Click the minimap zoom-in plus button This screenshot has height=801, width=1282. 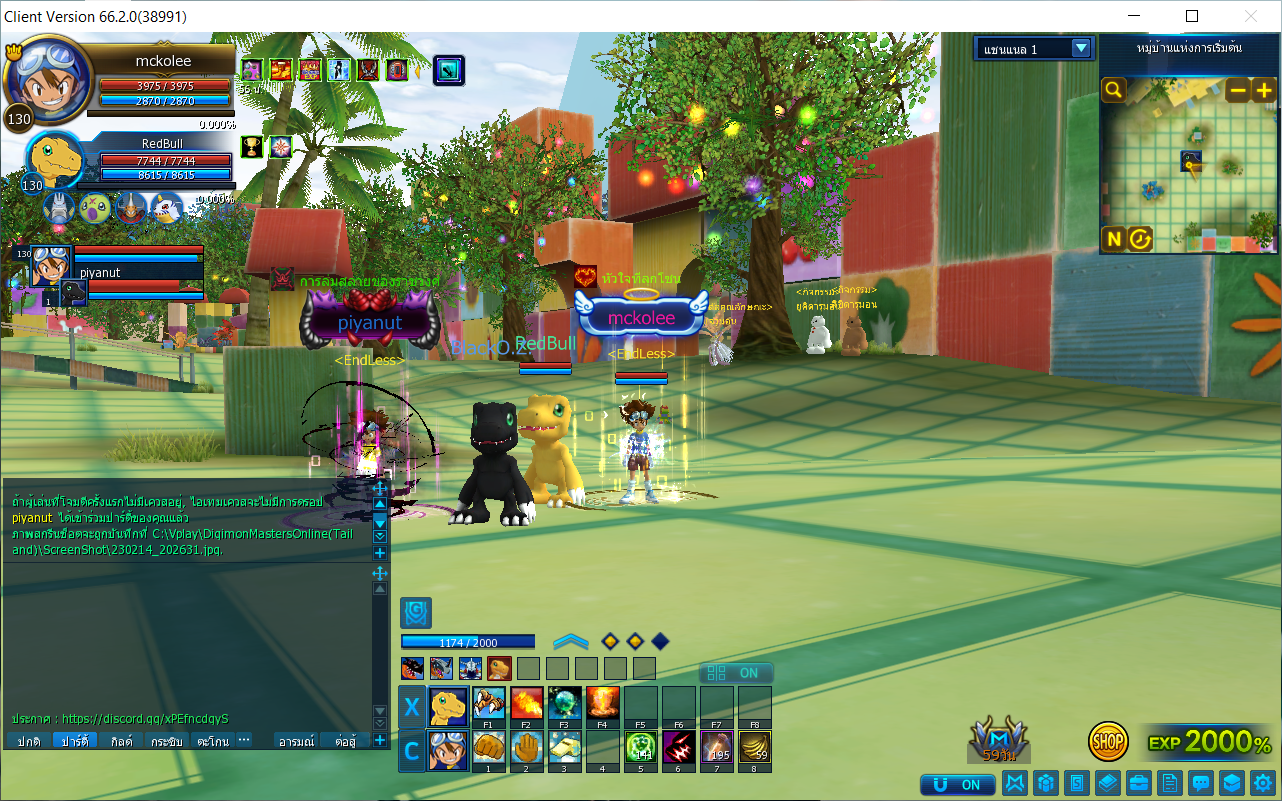click(x=1264, y=90)
